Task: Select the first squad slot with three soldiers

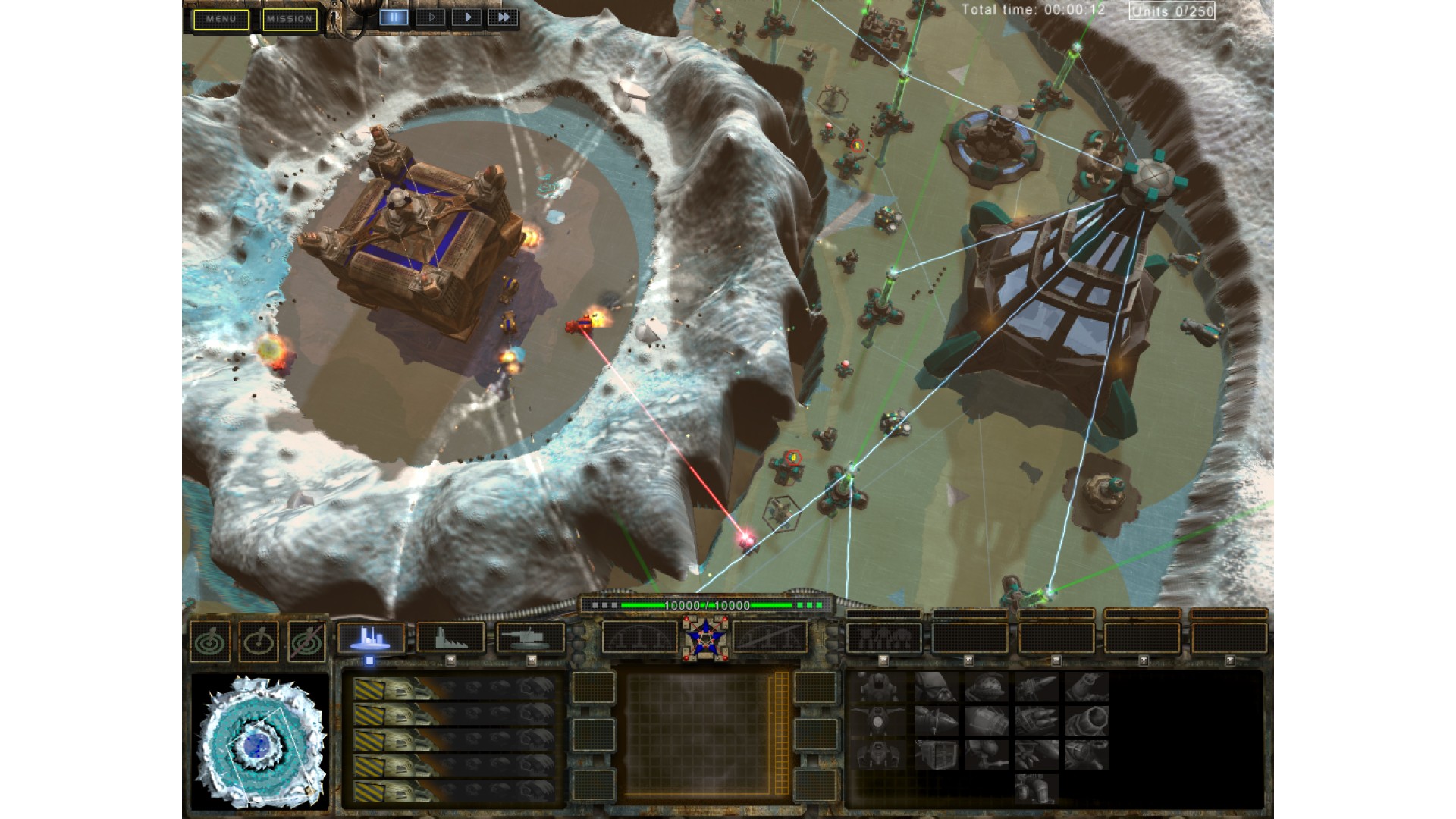Action: (883, 638)
